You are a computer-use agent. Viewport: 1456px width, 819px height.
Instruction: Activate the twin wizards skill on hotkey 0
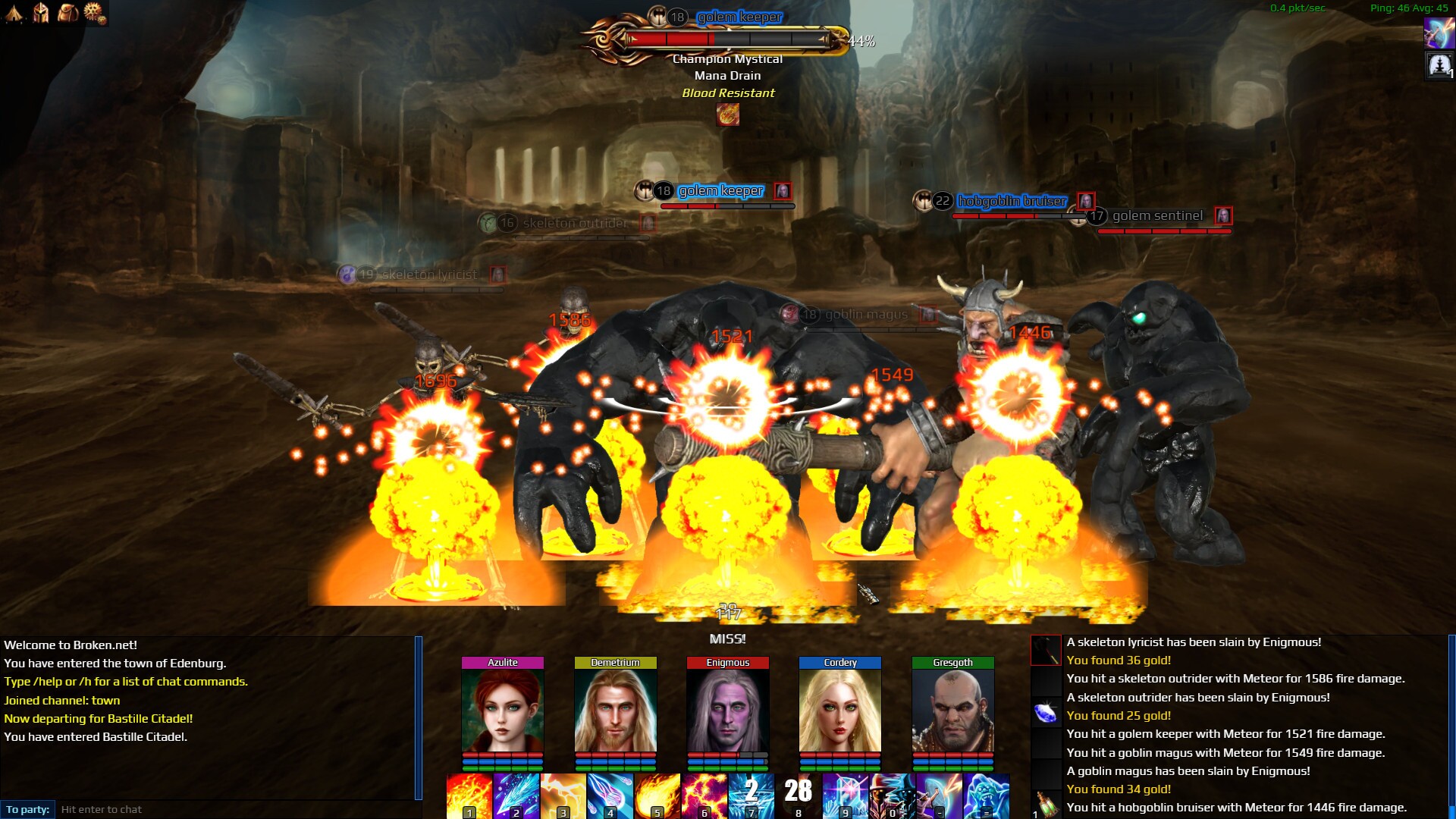tap(893, 795)
